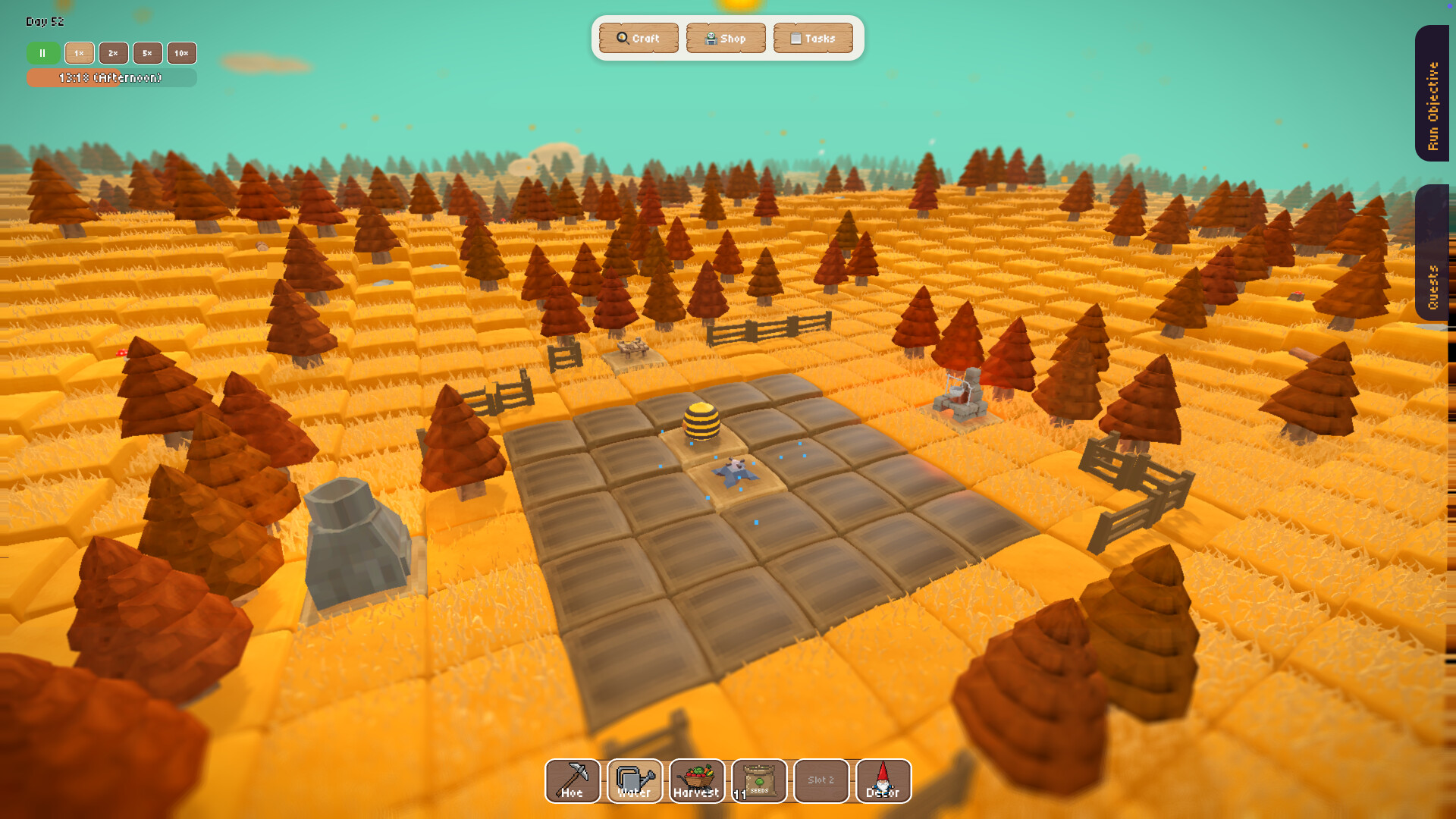Equip the Water can tool
Screen dimensions: 1456x819
pyautogui.click(x=635, y=780)
